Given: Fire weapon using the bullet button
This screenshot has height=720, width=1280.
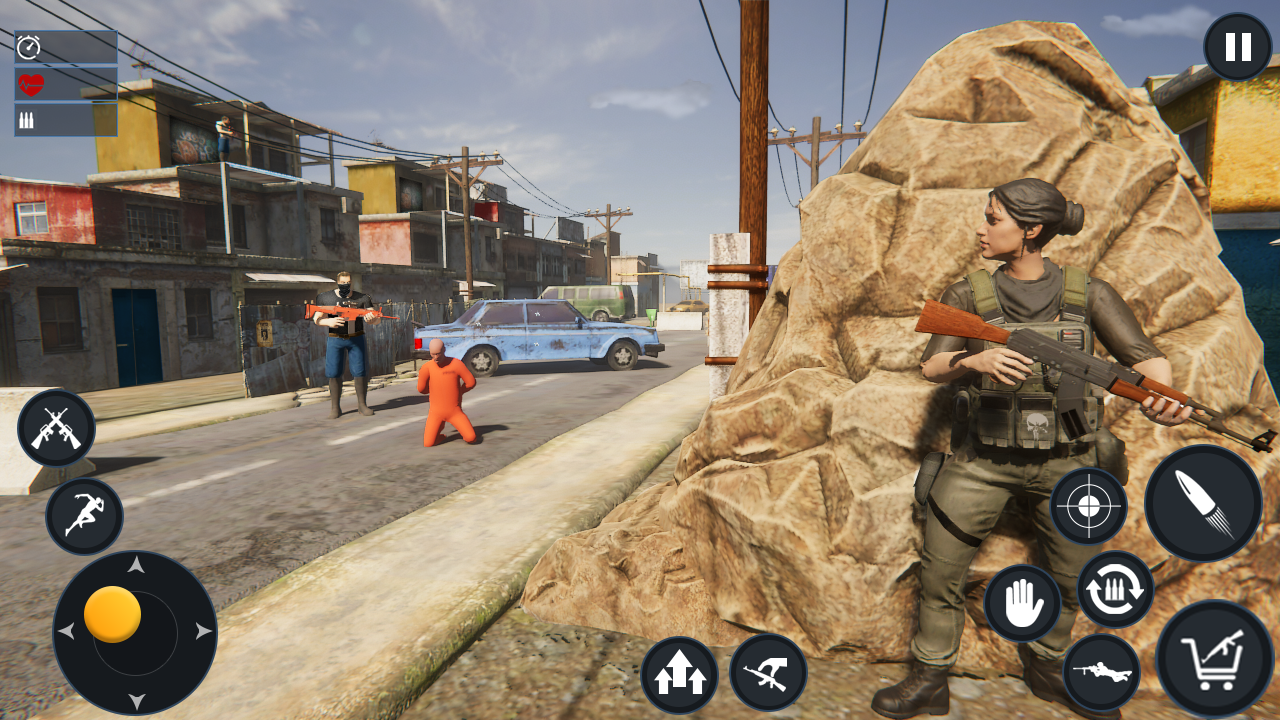Looking at the screenshot, I should [1203, 503].
